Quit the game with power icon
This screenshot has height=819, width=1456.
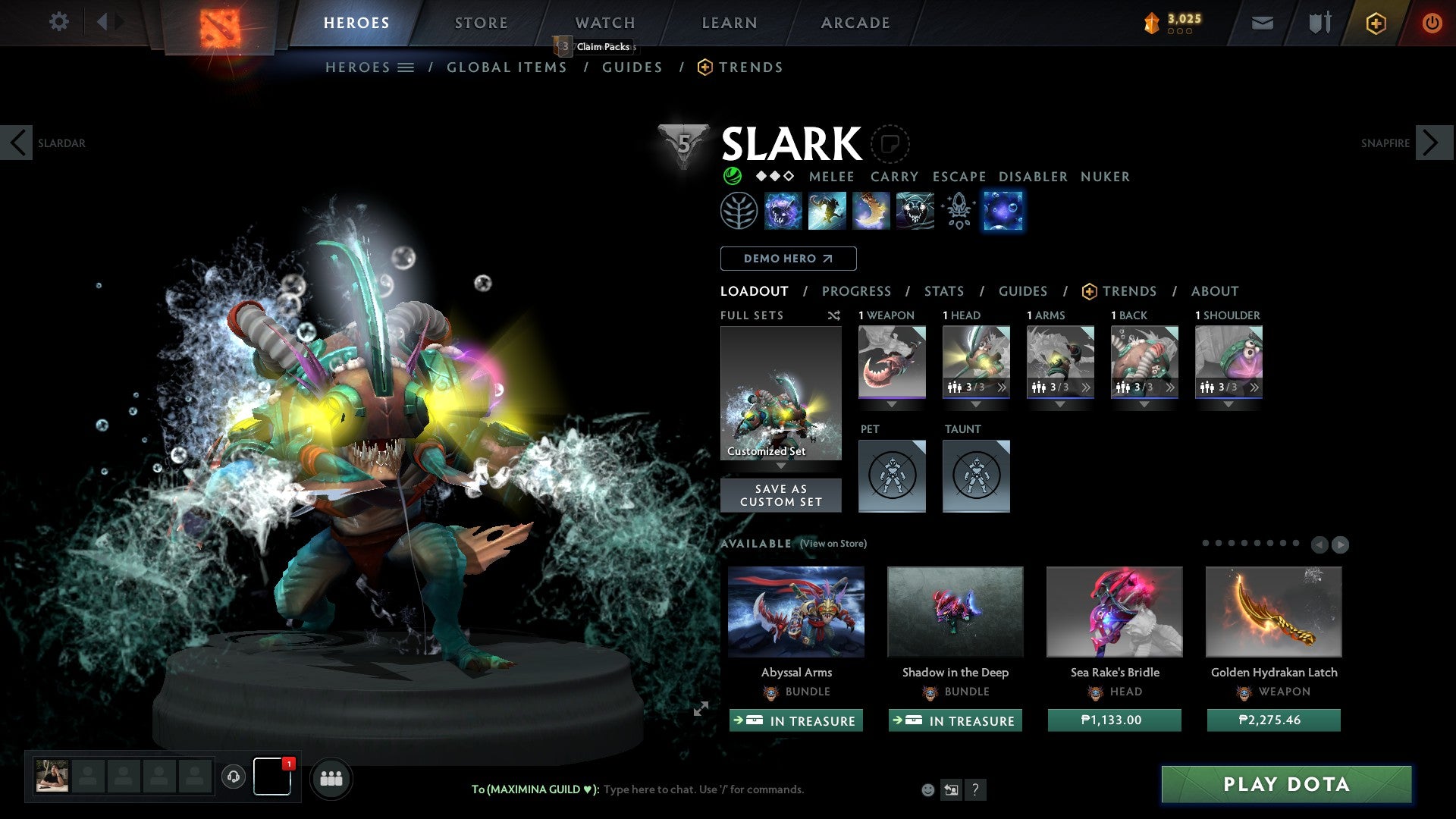(1432, 23)
